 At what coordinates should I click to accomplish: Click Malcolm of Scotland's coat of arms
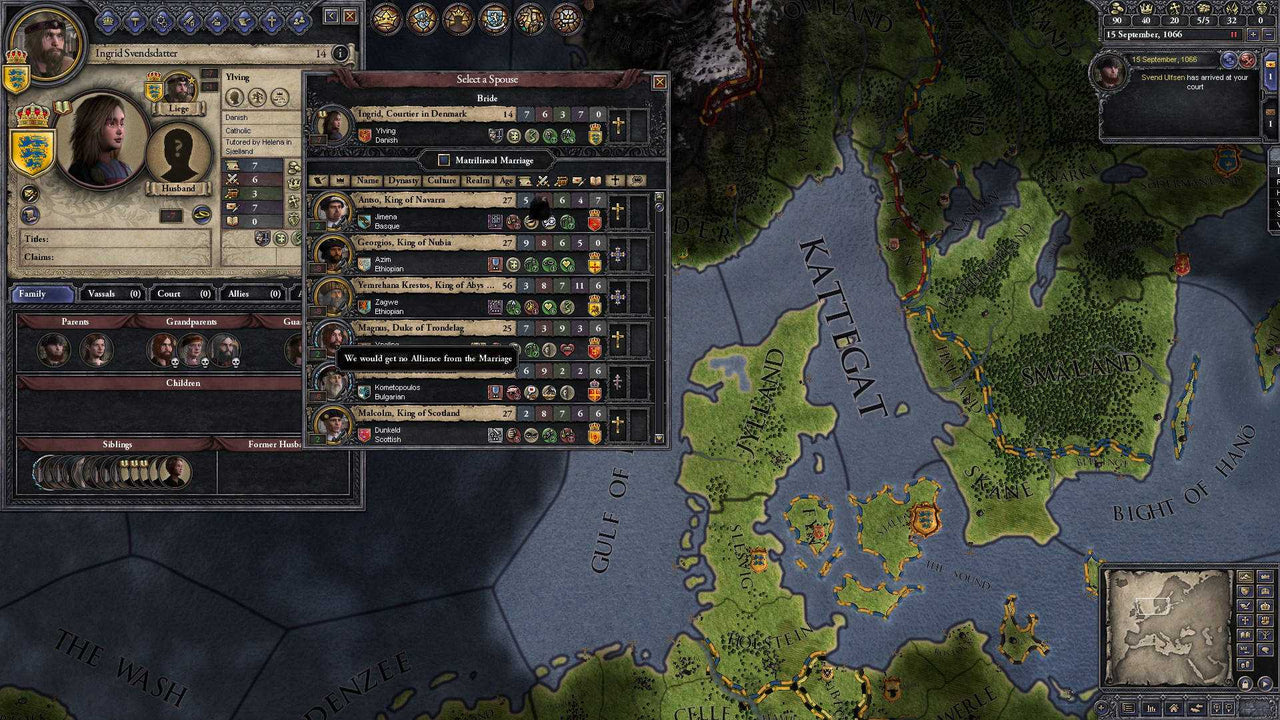point(365,434)
